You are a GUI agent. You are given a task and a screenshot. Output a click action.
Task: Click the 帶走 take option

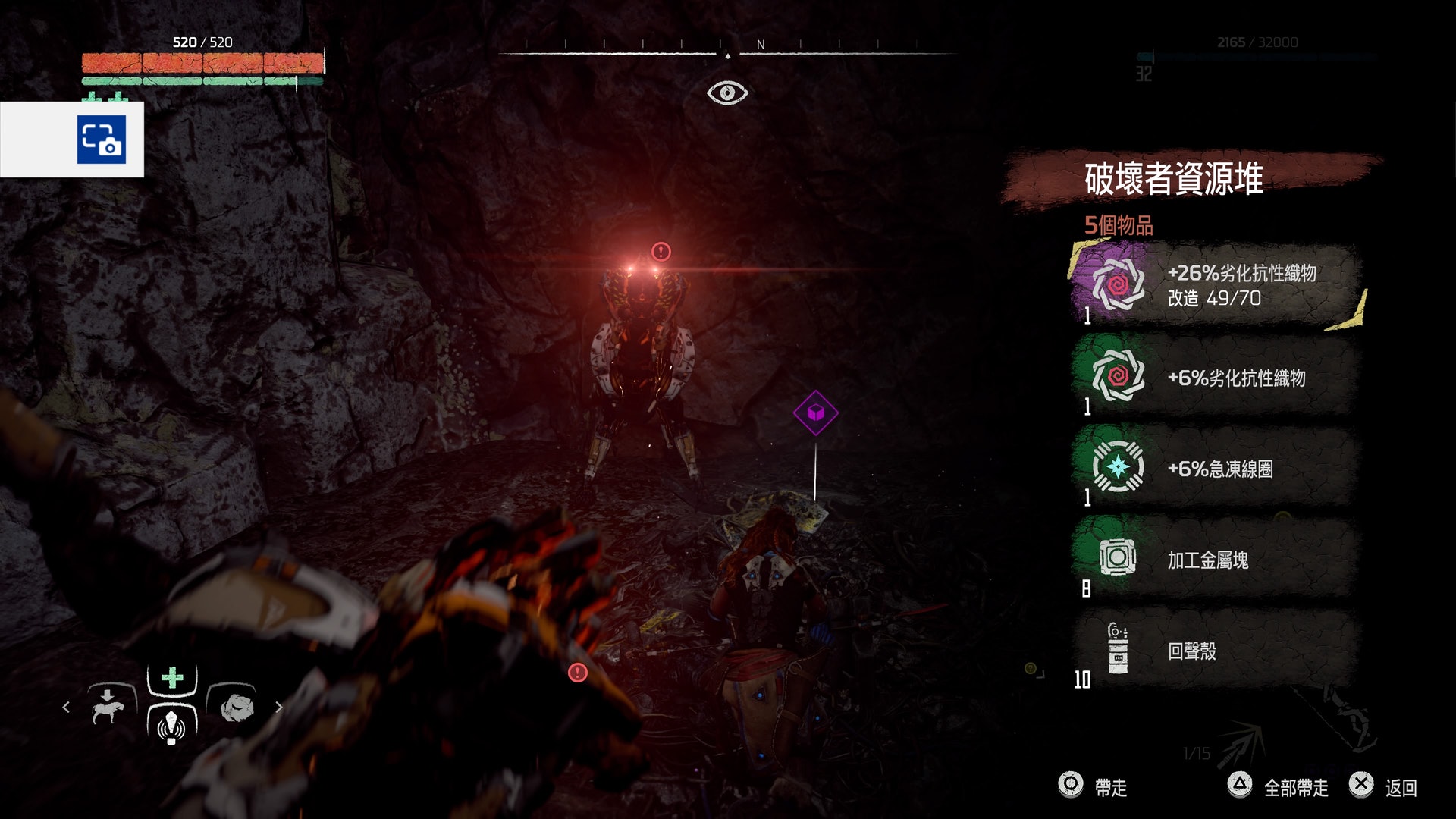point(1093,786)
